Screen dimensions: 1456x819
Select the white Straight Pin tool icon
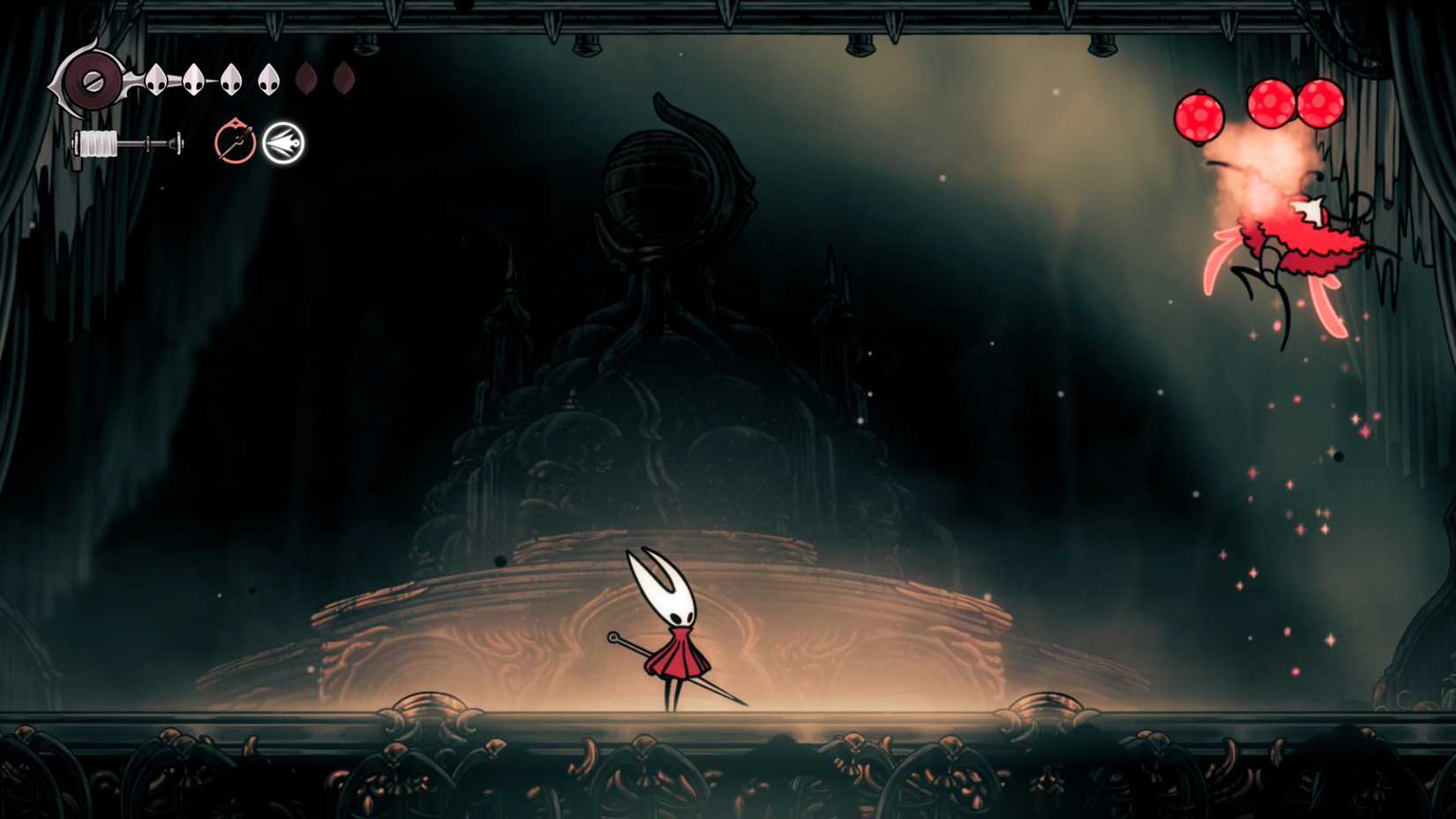coord(283,141)
